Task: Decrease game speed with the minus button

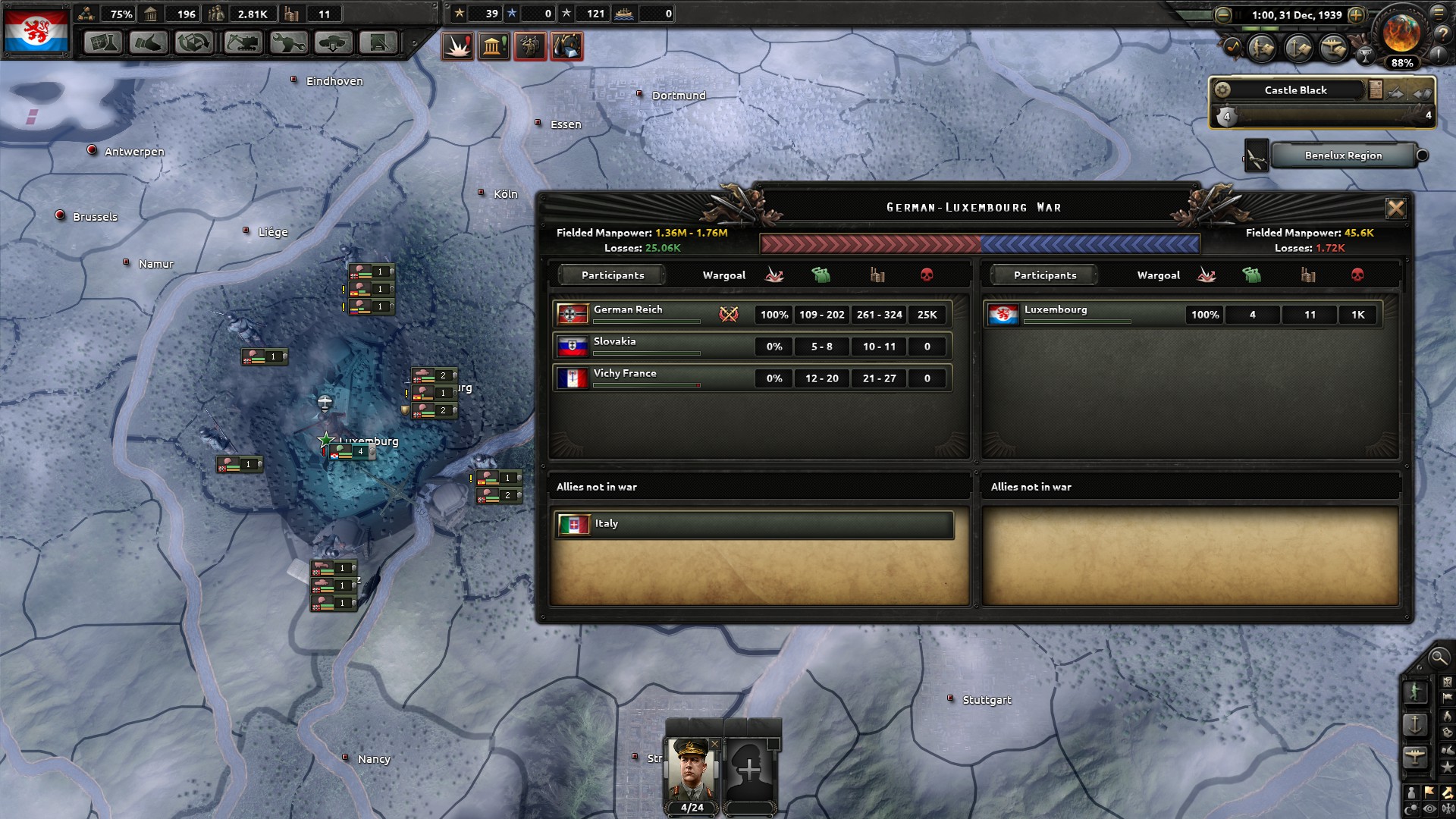Action: point(1223,15)
